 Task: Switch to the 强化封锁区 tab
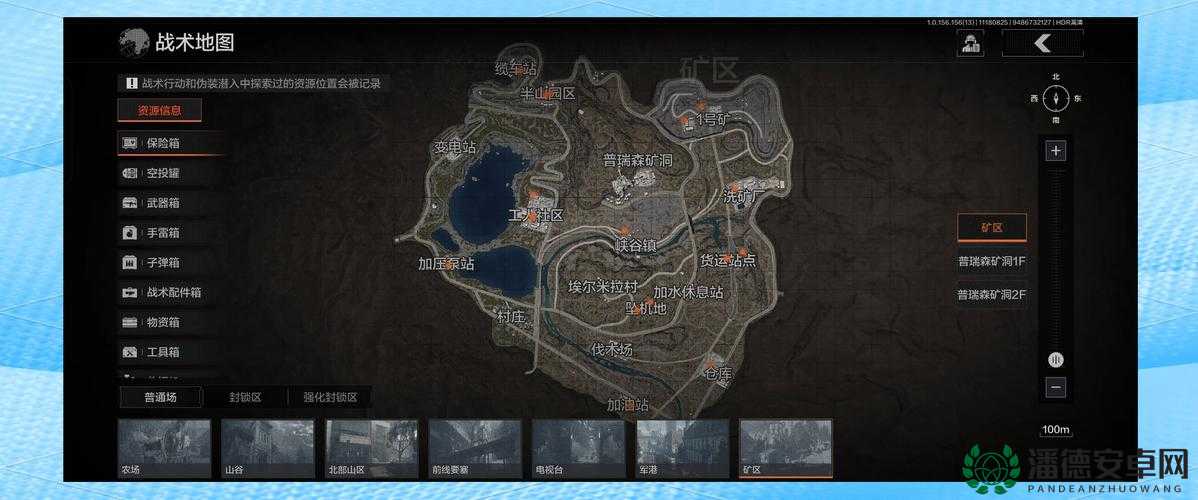coord(330,397)
